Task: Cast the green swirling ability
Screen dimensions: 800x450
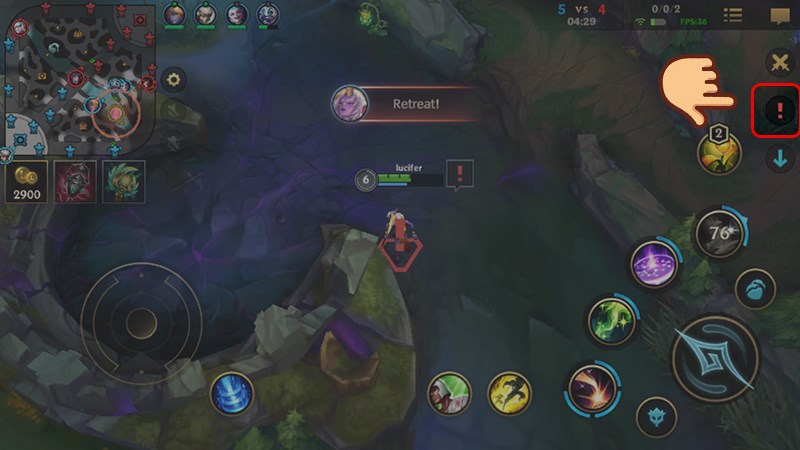Action: [x=611, y=321]
